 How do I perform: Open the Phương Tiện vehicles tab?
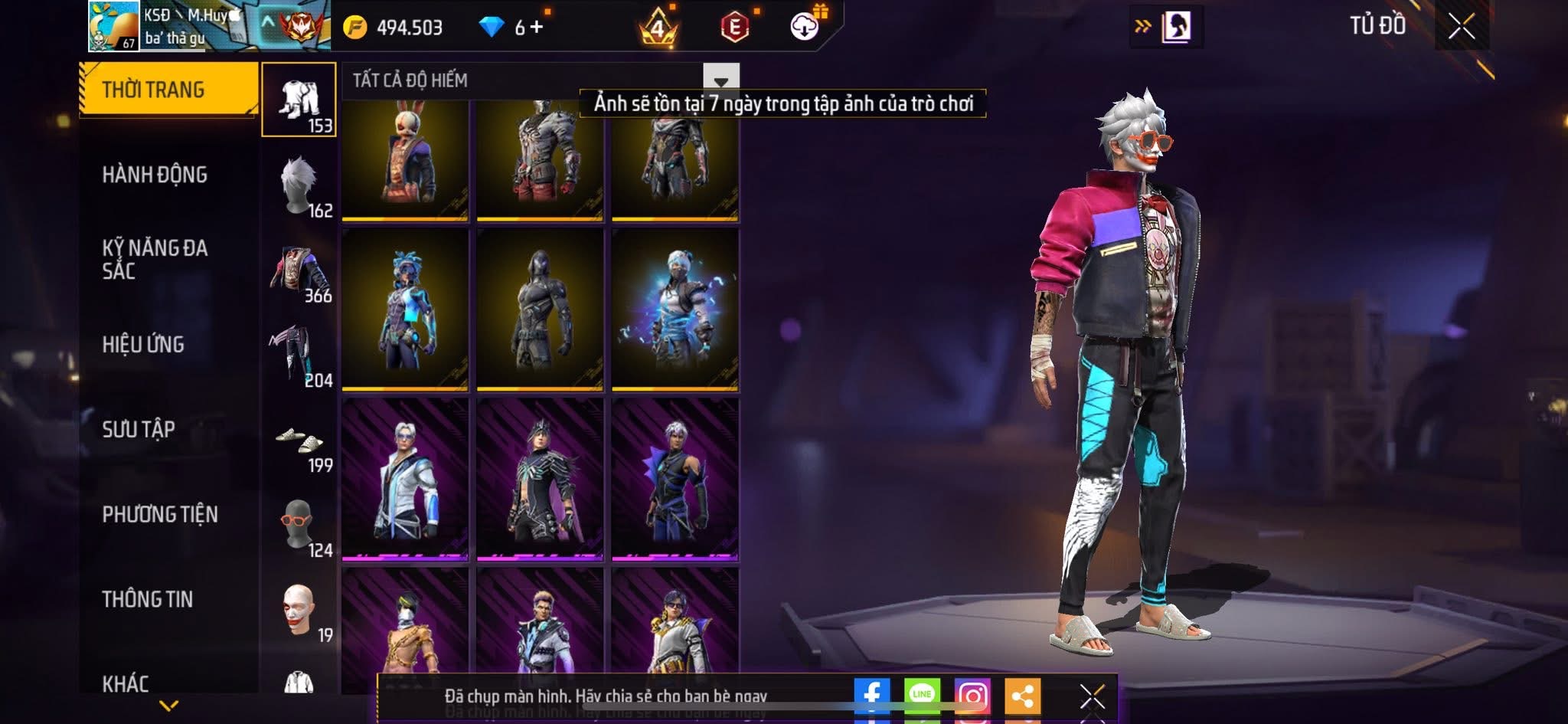coord(160,514)
